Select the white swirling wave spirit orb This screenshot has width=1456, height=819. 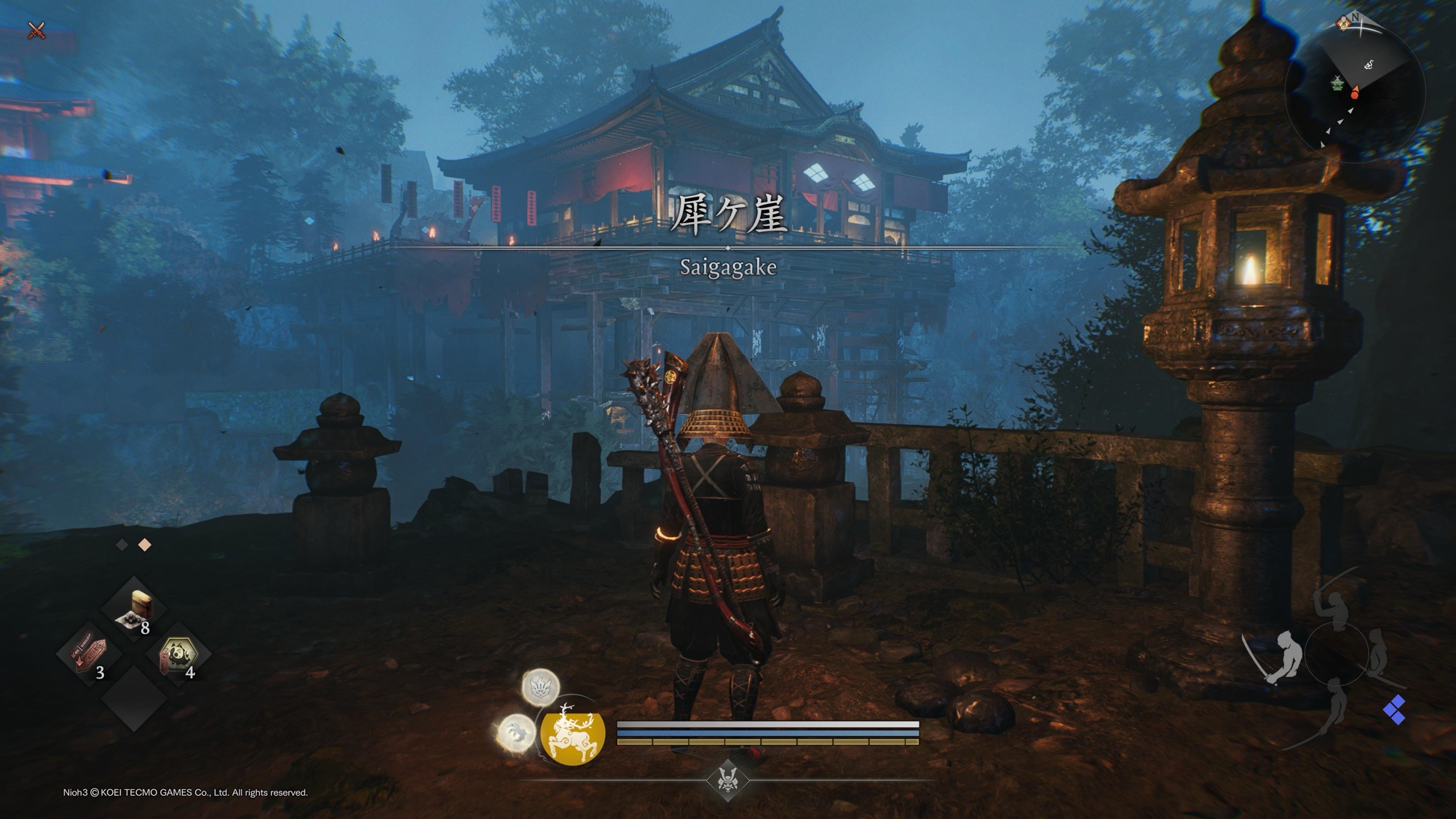pos(516,731)
